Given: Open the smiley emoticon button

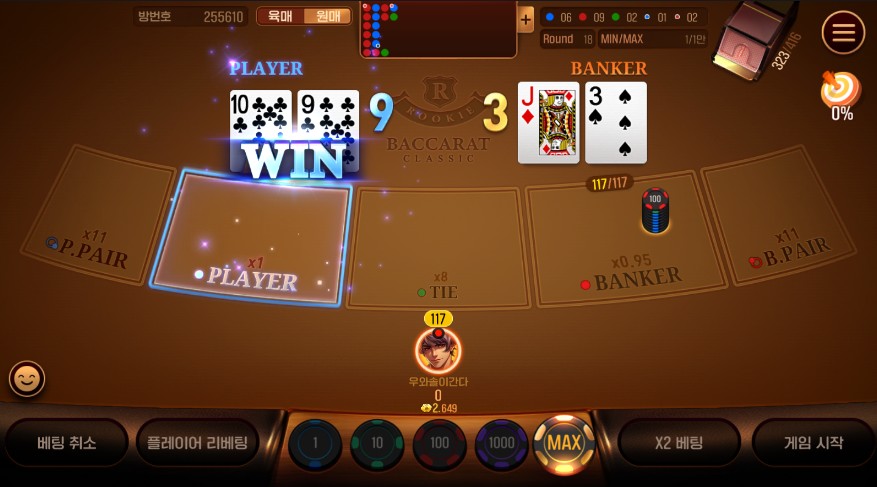Looking at the screenshot, I should point(27,379).
